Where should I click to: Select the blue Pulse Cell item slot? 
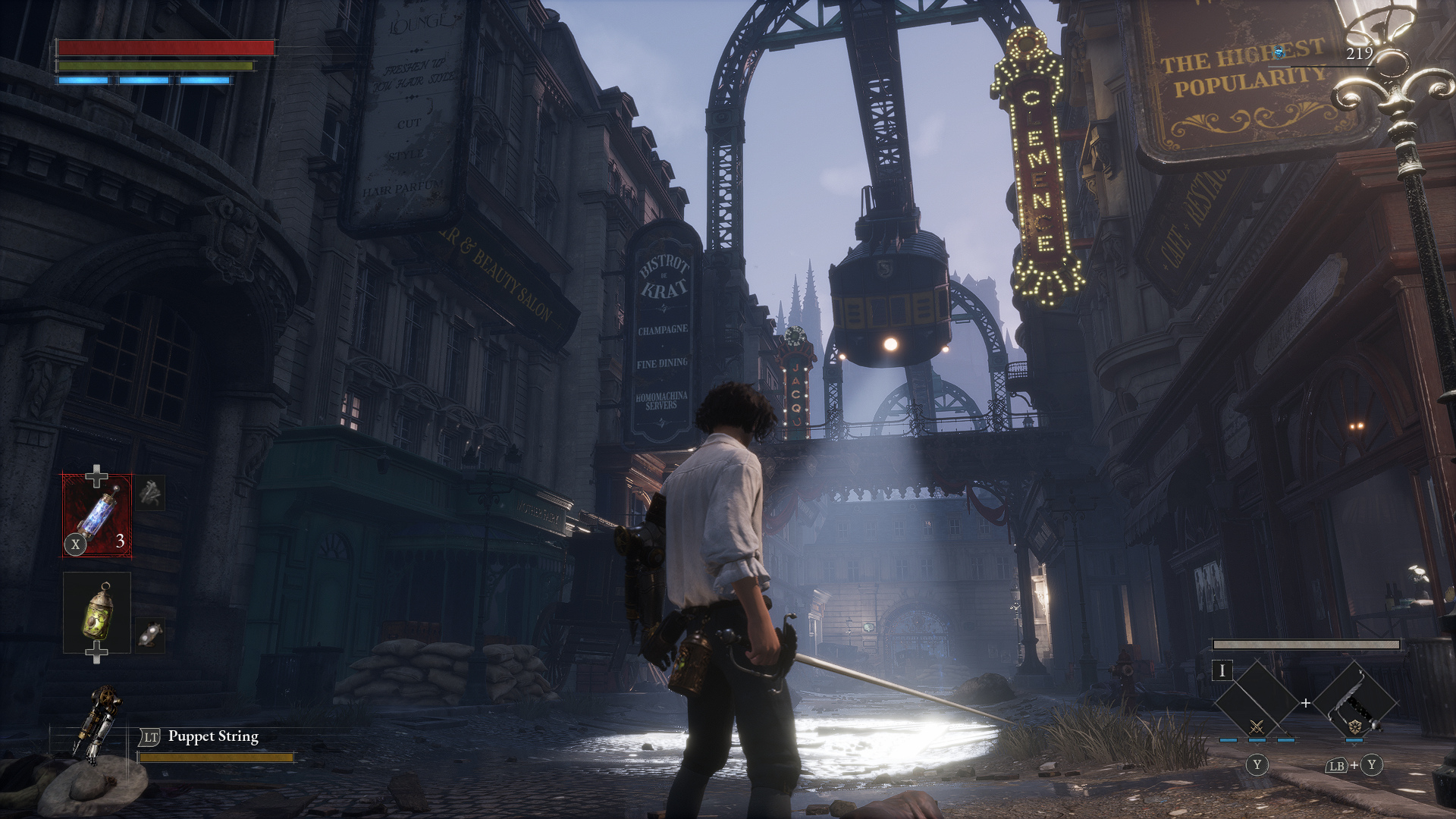click(x=97, y=516)
